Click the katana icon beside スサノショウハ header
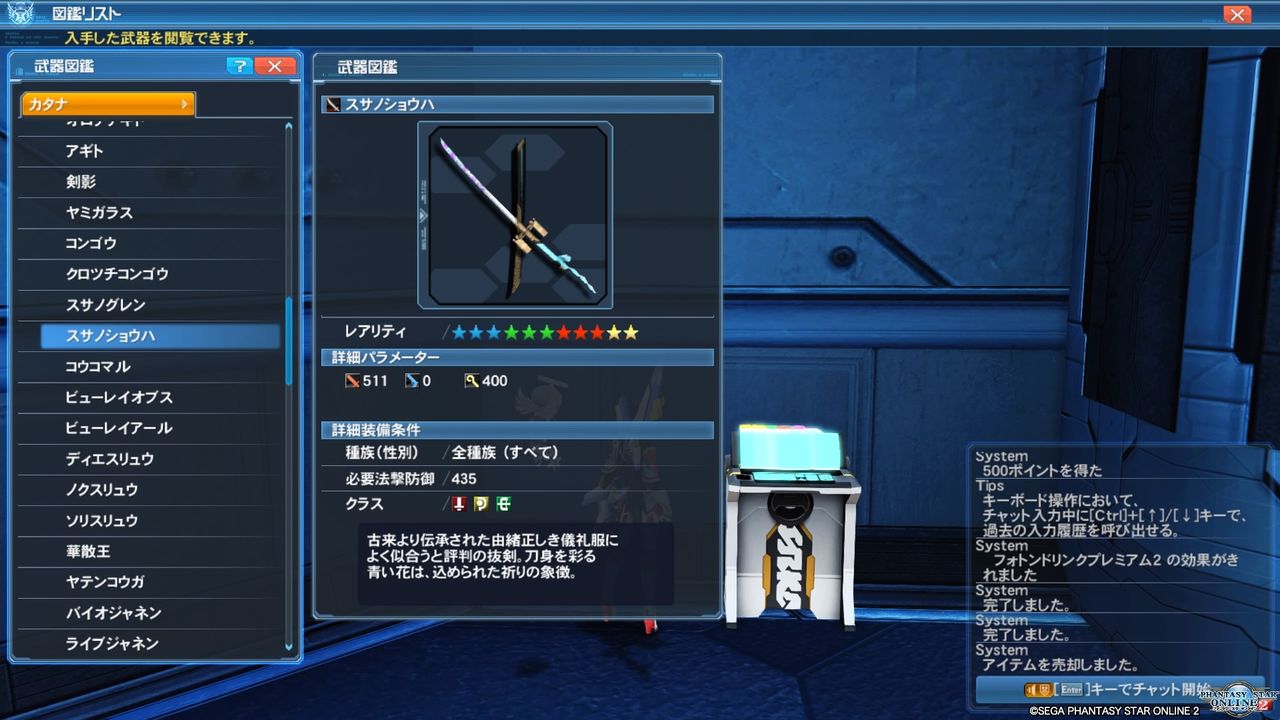 [x=331, y=104]
